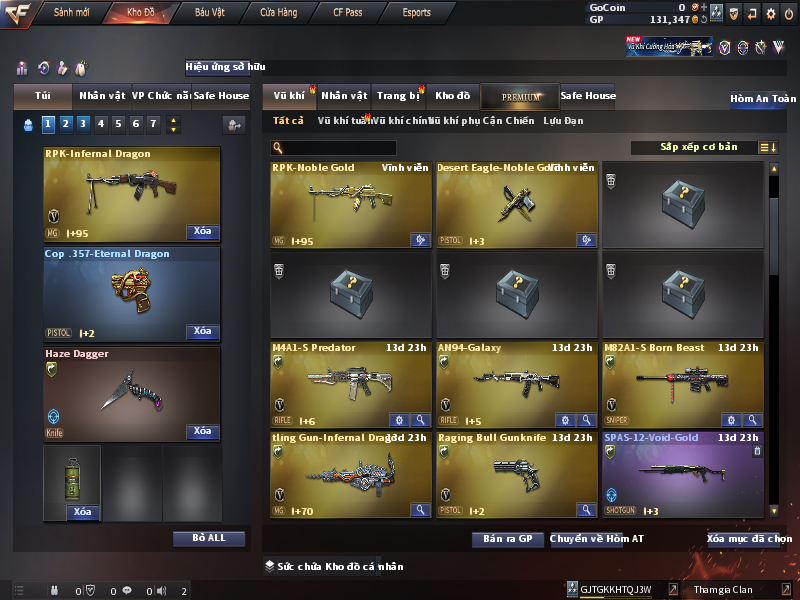Image resolution: width=800 pixels, height=600 pixels.
Task: Select bag number 3
Action: (x=83, y=124)
